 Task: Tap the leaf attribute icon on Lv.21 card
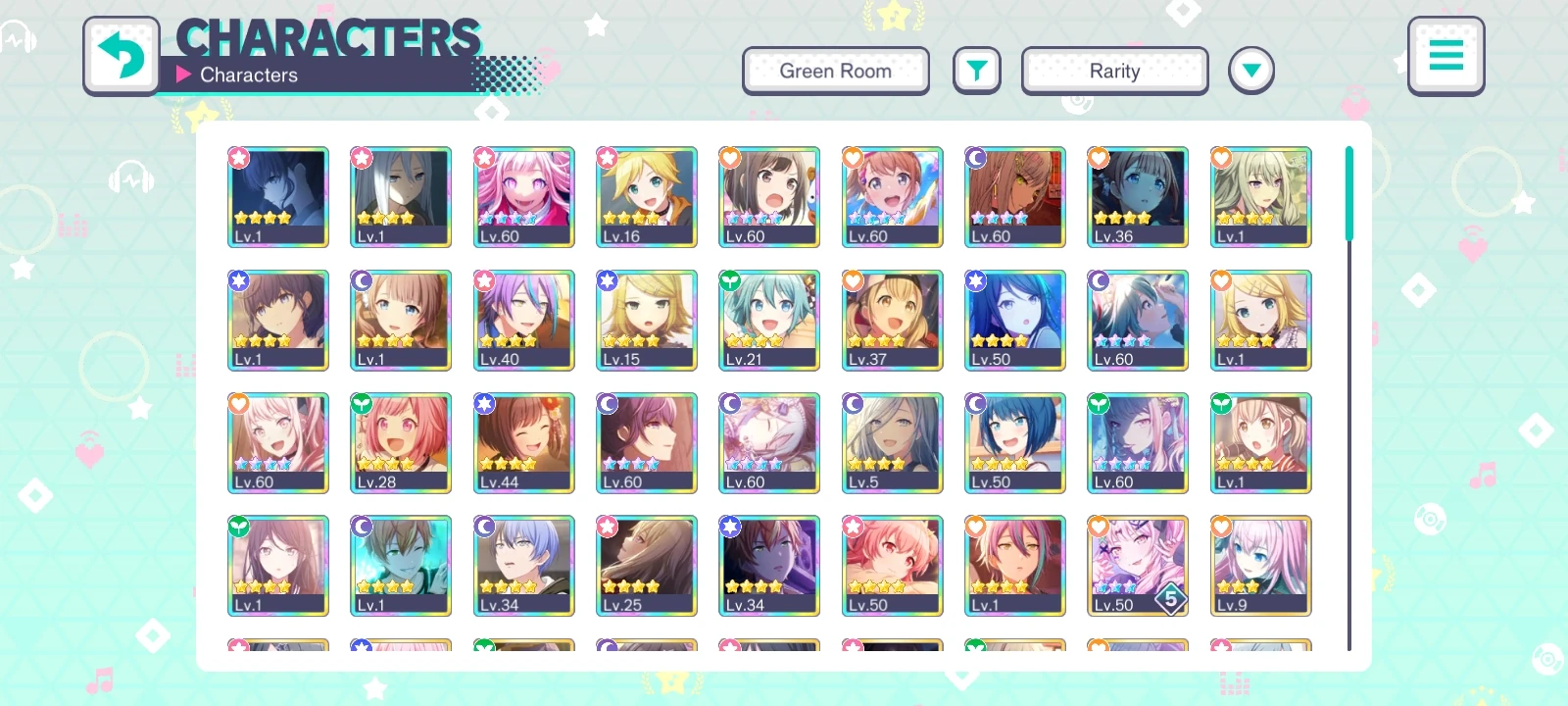pos(729,280)
